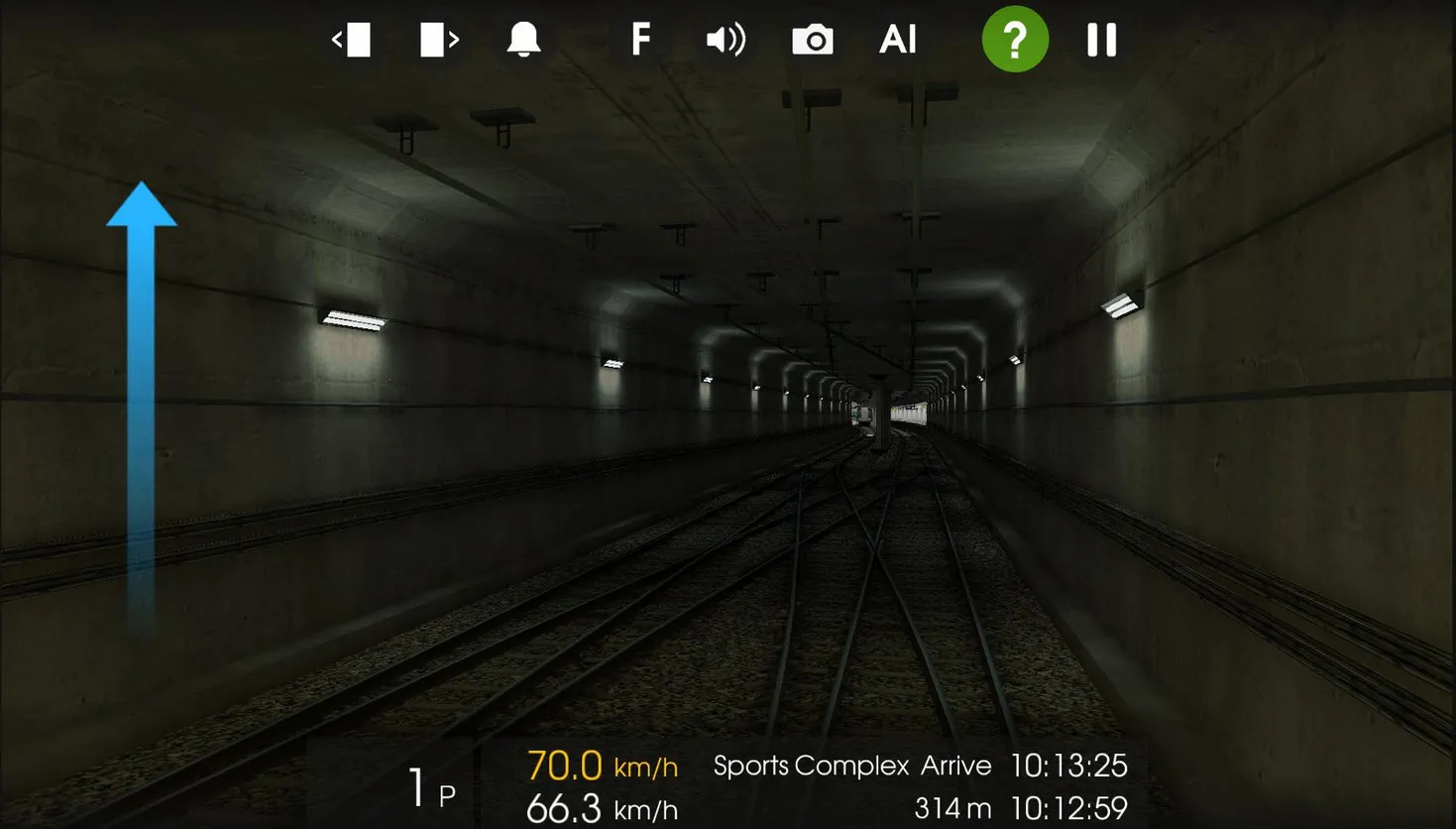Screen dimensions: 1456x829
Task: Tap the blue throttle arrow lever
Action: point(142,397)
